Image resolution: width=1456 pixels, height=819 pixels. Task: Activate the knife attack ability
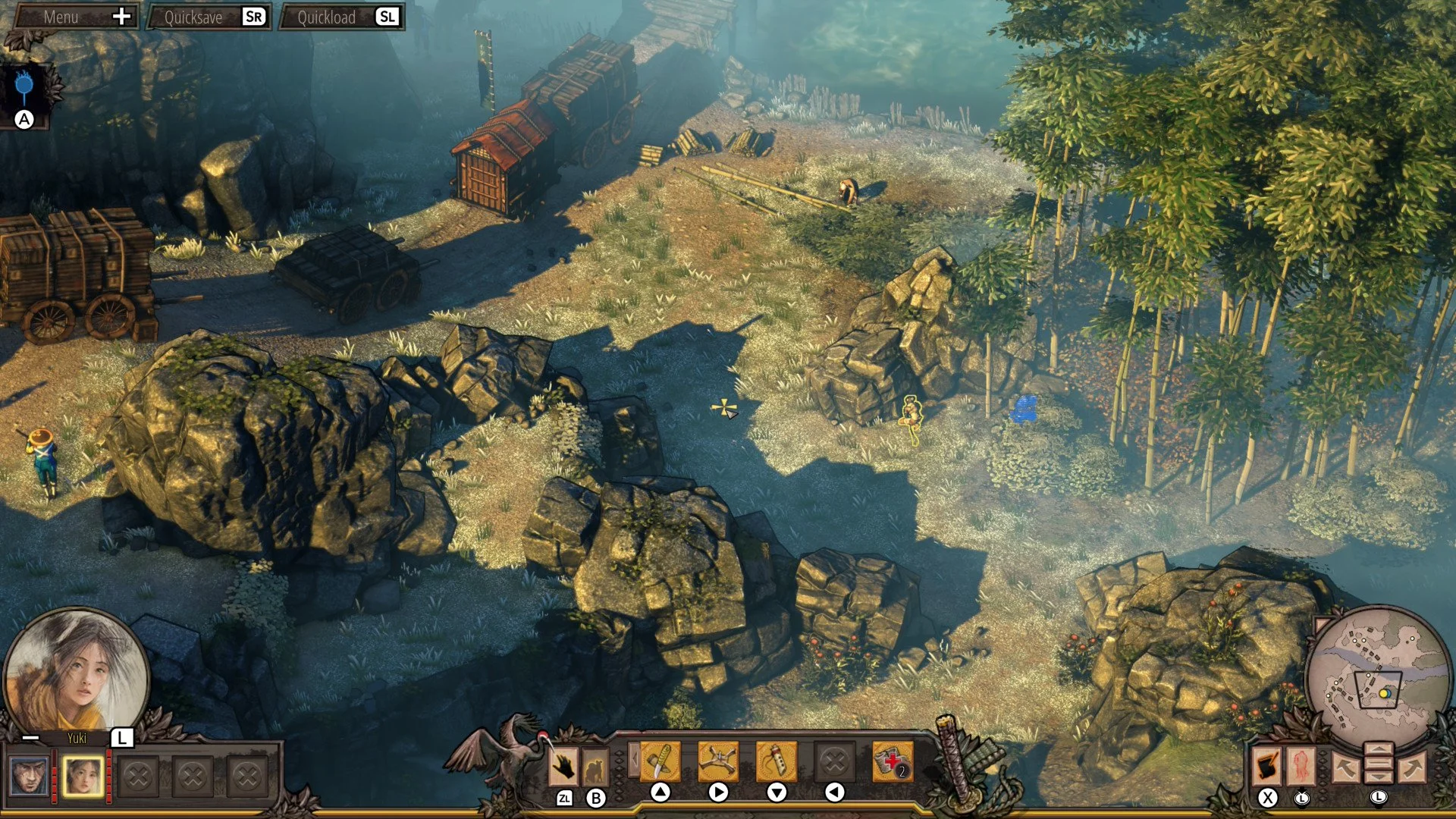[x=660, y=761]
